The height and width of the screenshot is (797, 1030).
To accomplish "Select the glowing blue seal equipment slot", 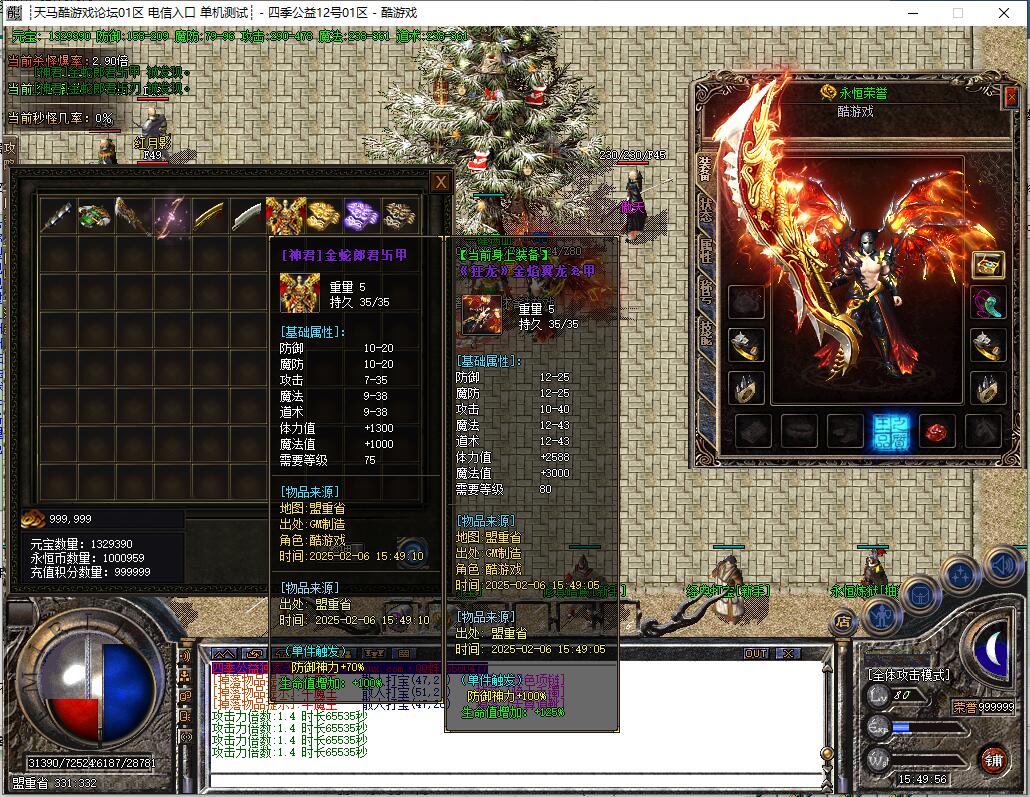I will pos(890,431).
